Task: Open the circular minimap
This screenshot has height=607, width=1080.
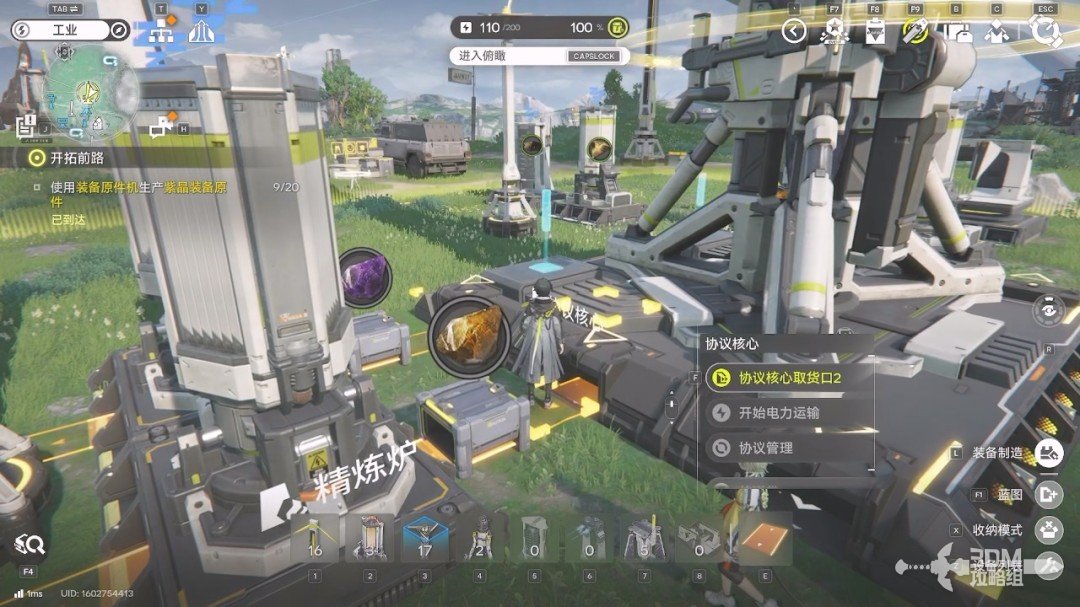Action: click(x=91, y=92)
